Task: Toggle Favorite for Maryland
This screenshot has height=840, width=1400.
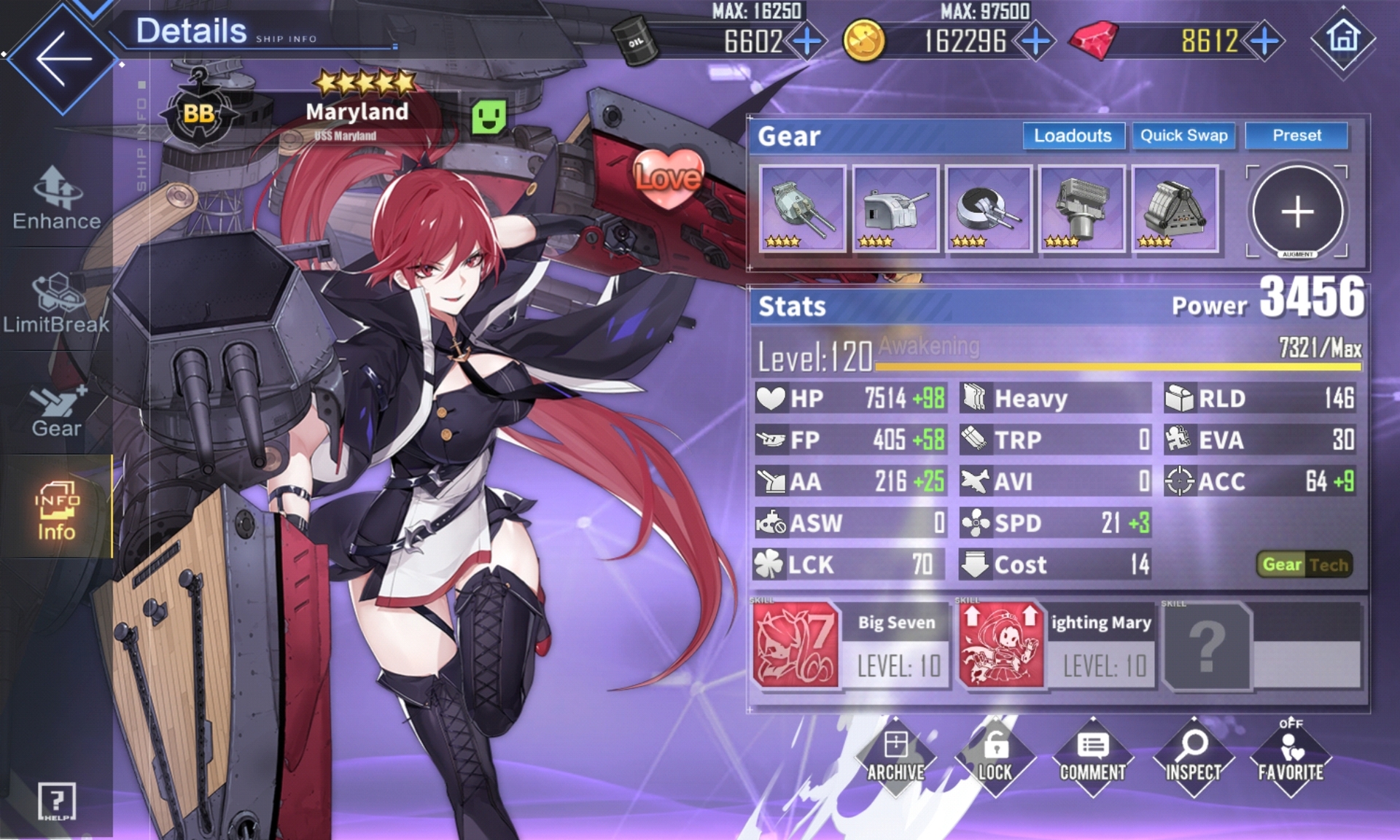Action: click(x=1291, y=757)
